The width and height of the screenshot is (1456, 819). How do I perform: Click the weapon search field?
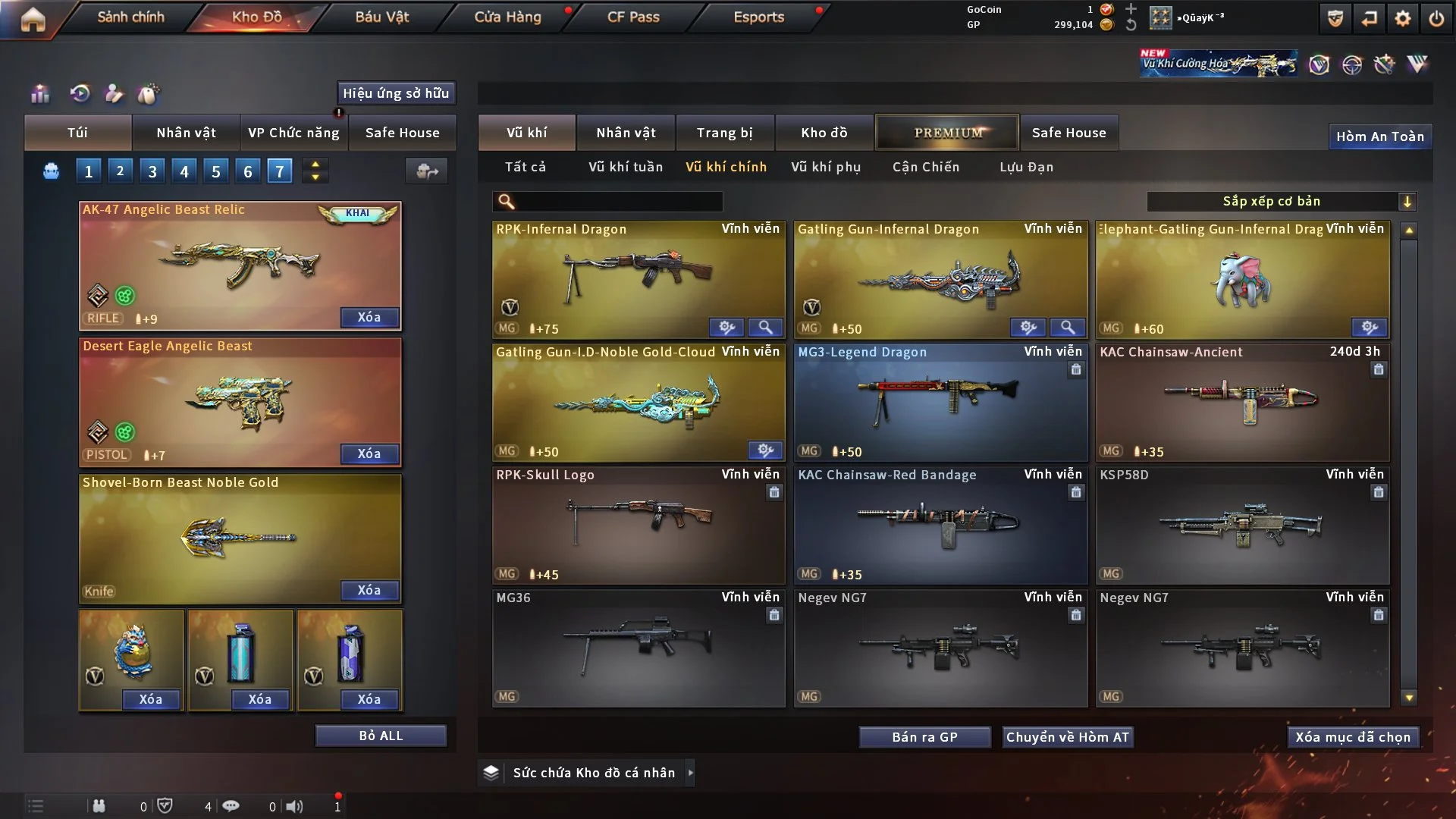[x=618, y=202]
